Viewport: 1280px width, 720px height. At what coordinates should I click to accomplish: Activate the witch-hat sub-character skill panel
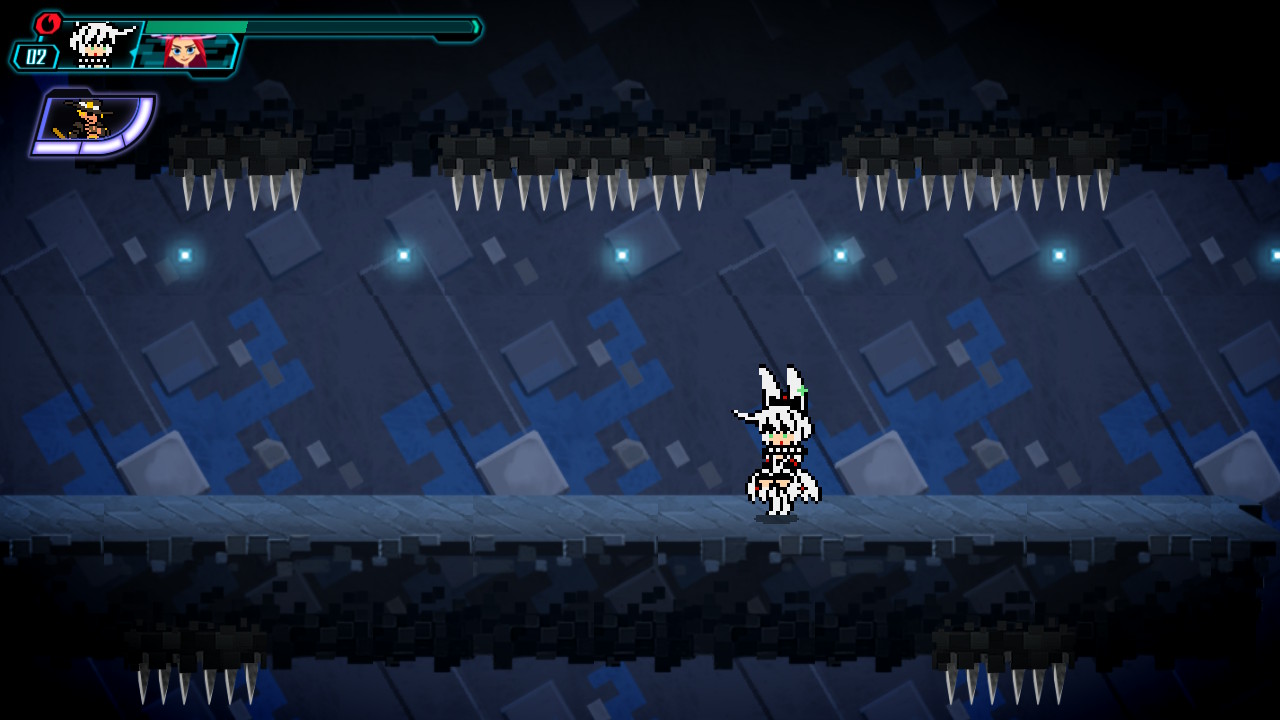click(x=92, y=123)
